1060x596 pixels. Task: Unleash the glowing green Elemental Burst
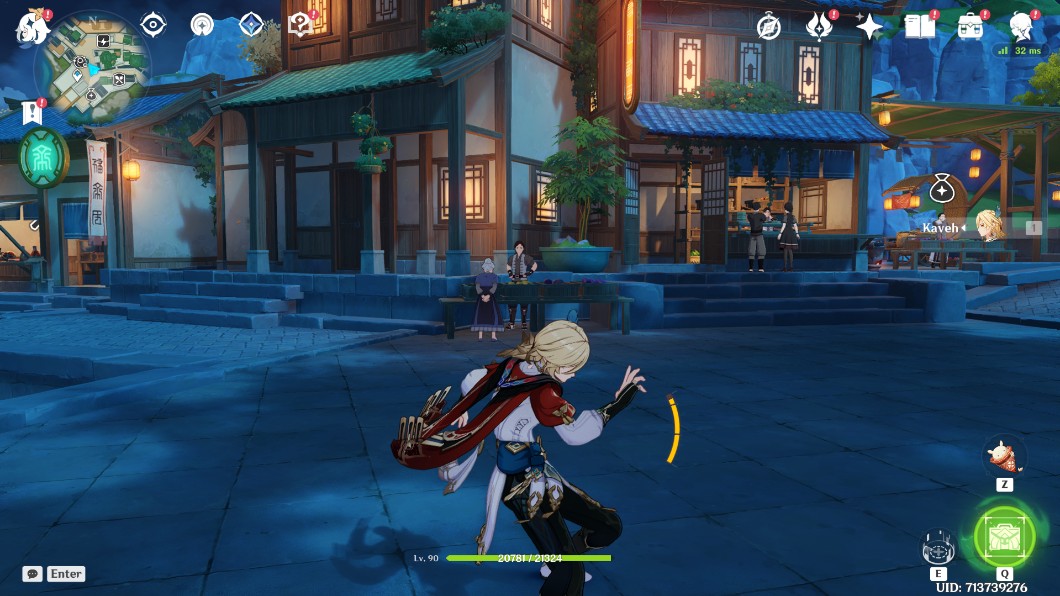(x=1003, y=538)
